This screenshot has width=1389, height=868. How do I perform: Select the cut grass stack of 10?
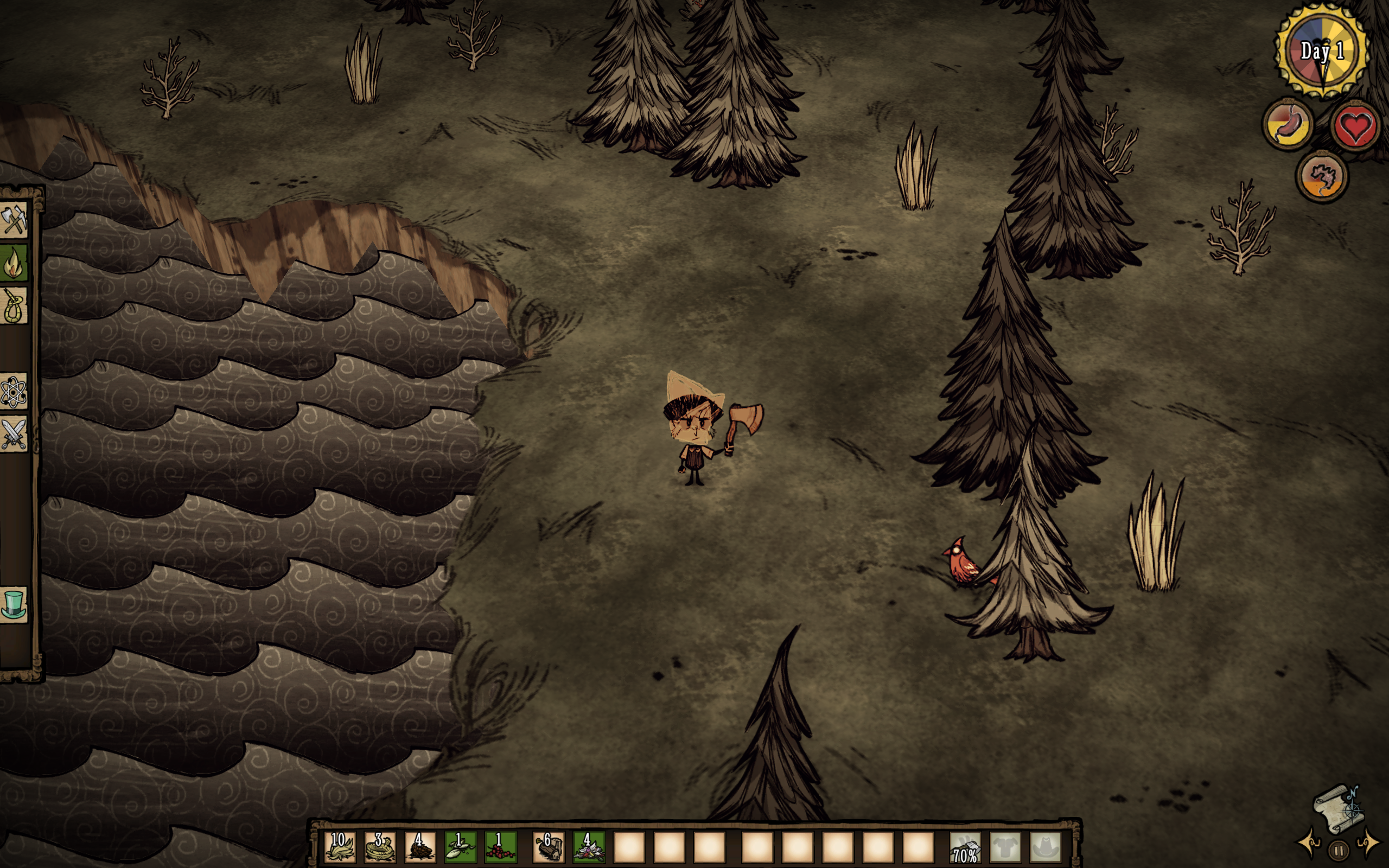340,847
